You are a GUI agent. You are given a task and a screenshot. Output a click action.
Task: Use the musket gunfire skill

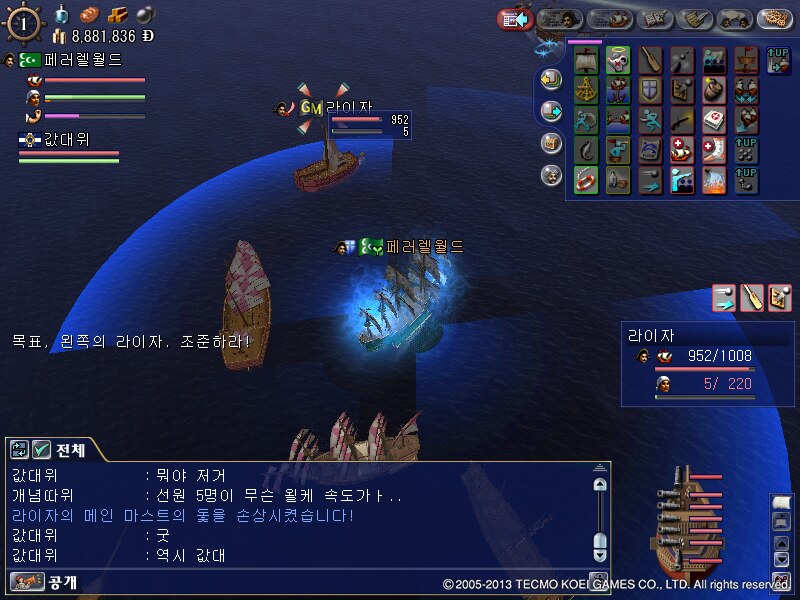click(682, 121)
